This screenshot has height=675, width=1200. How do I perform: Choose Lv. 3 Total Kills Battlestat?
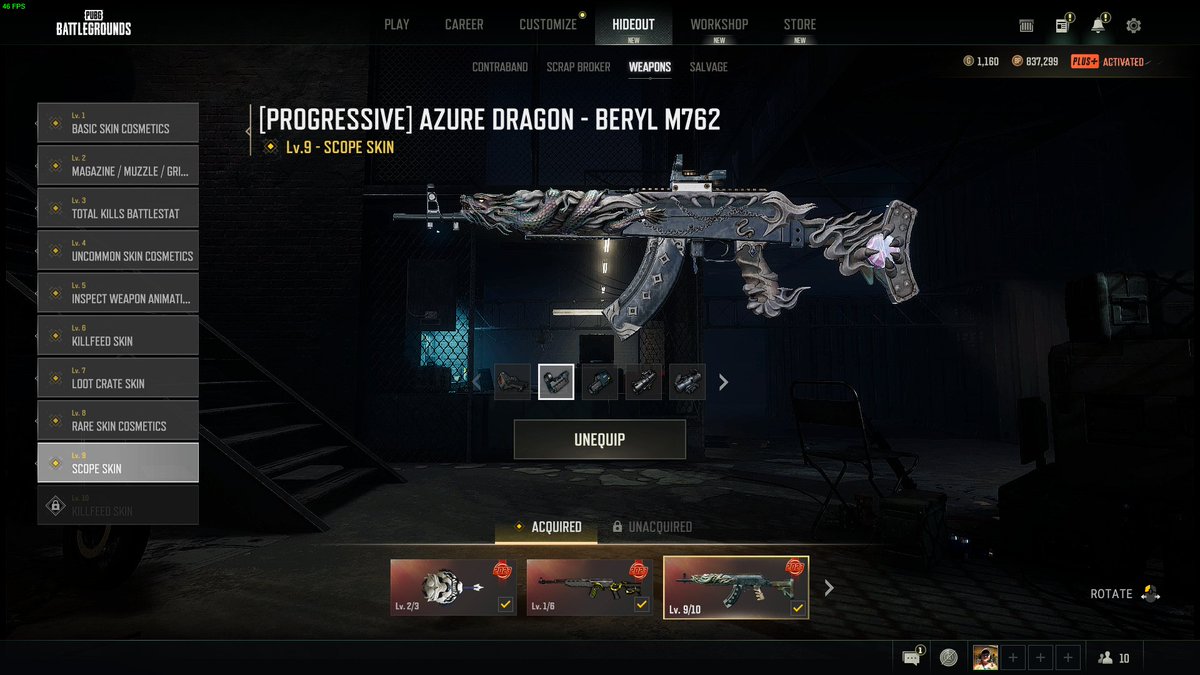coord(118,208)
